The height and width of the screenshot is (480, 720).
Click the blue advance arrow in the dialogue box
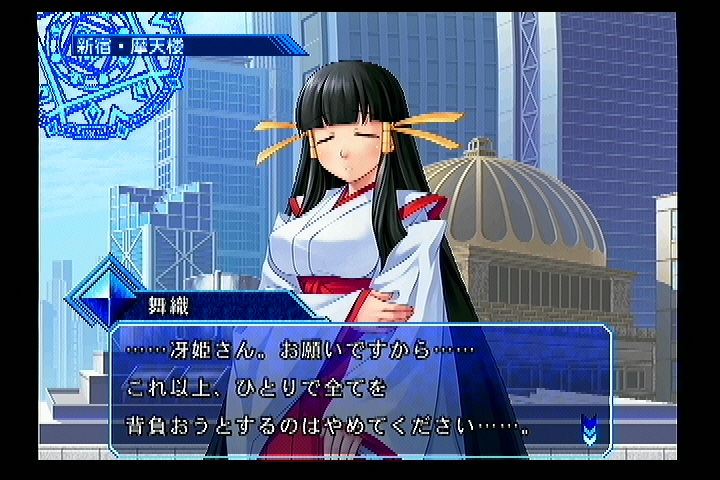589,430
